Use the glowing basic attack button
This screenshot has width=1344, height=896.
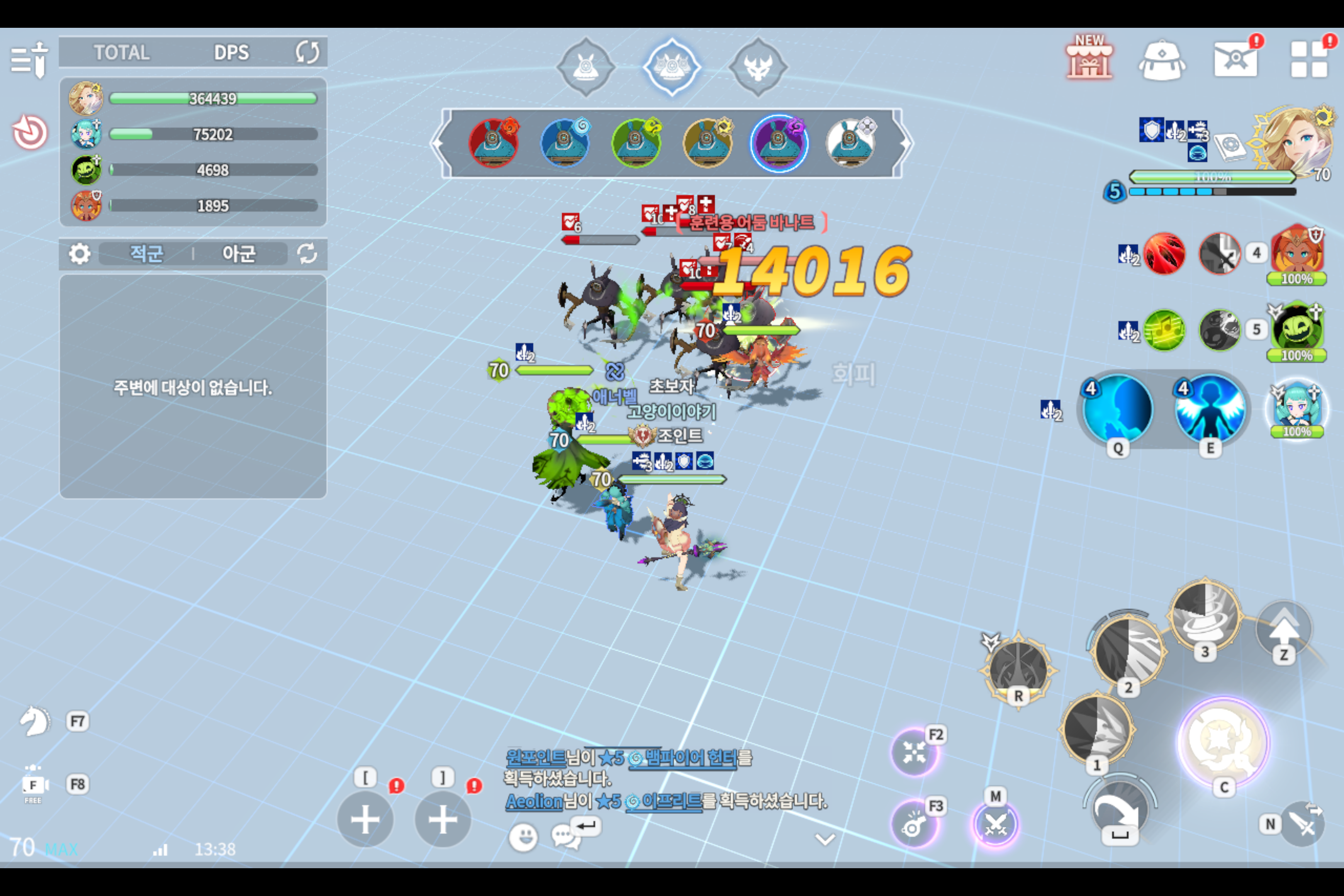point(1223,741)
